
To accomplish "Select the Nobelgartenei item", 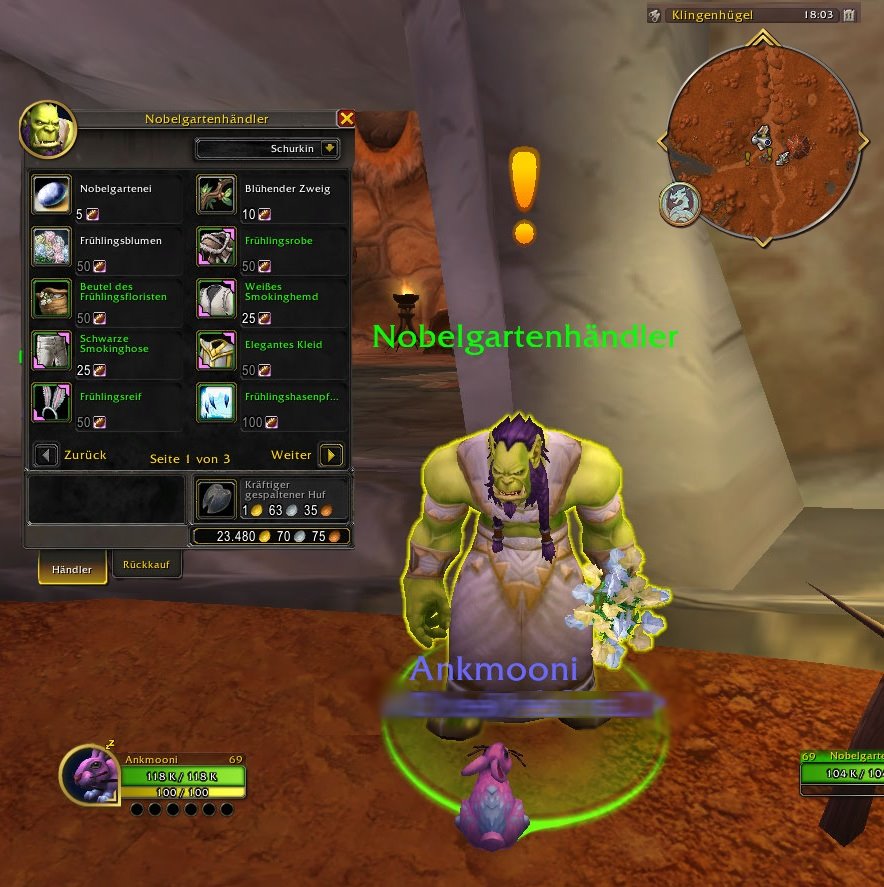I will click(x=50, y=195).
